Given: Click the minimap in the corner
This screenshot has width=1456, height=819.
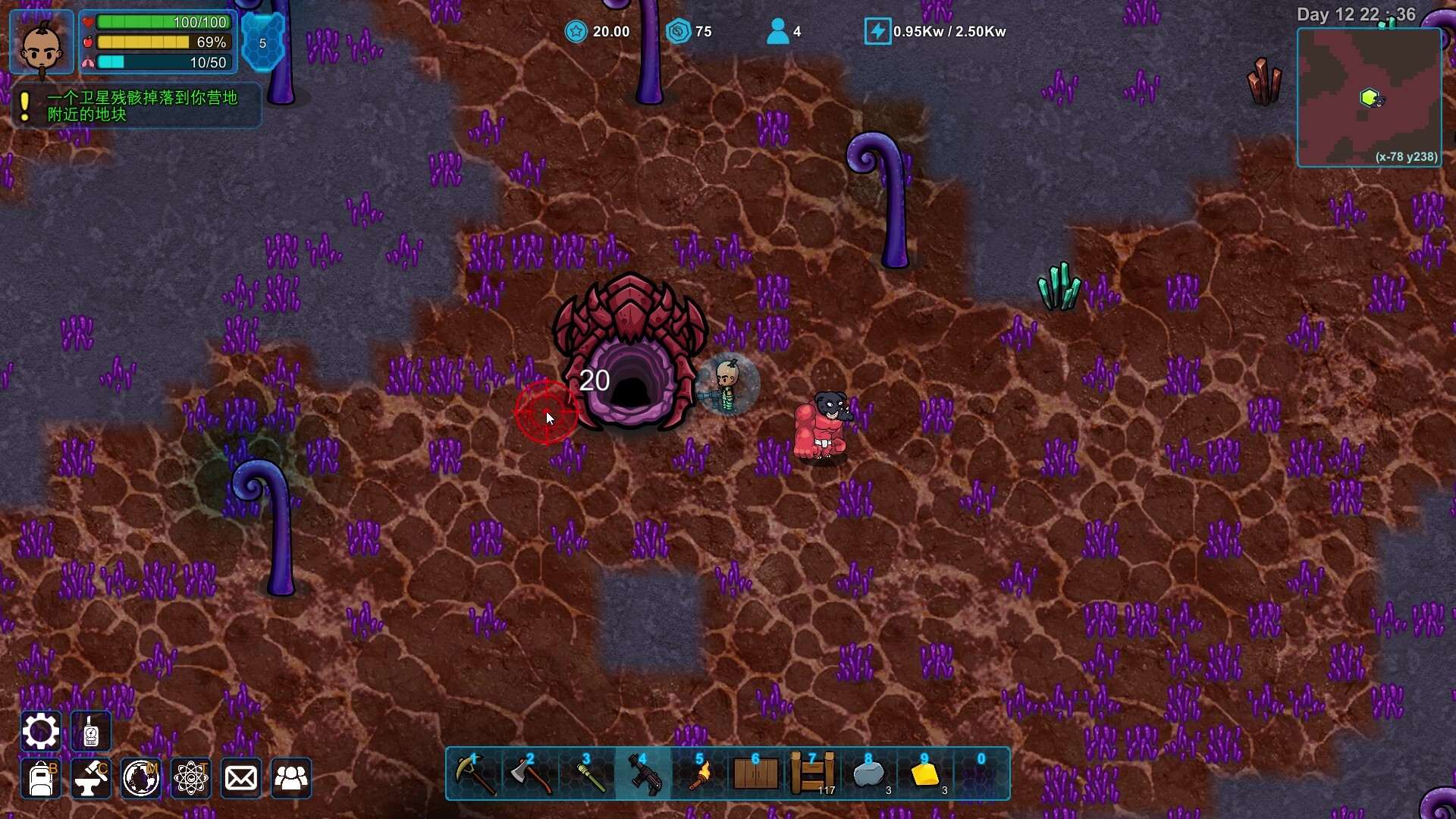Looking at the screenshot, I should [x=1371, y=97].
